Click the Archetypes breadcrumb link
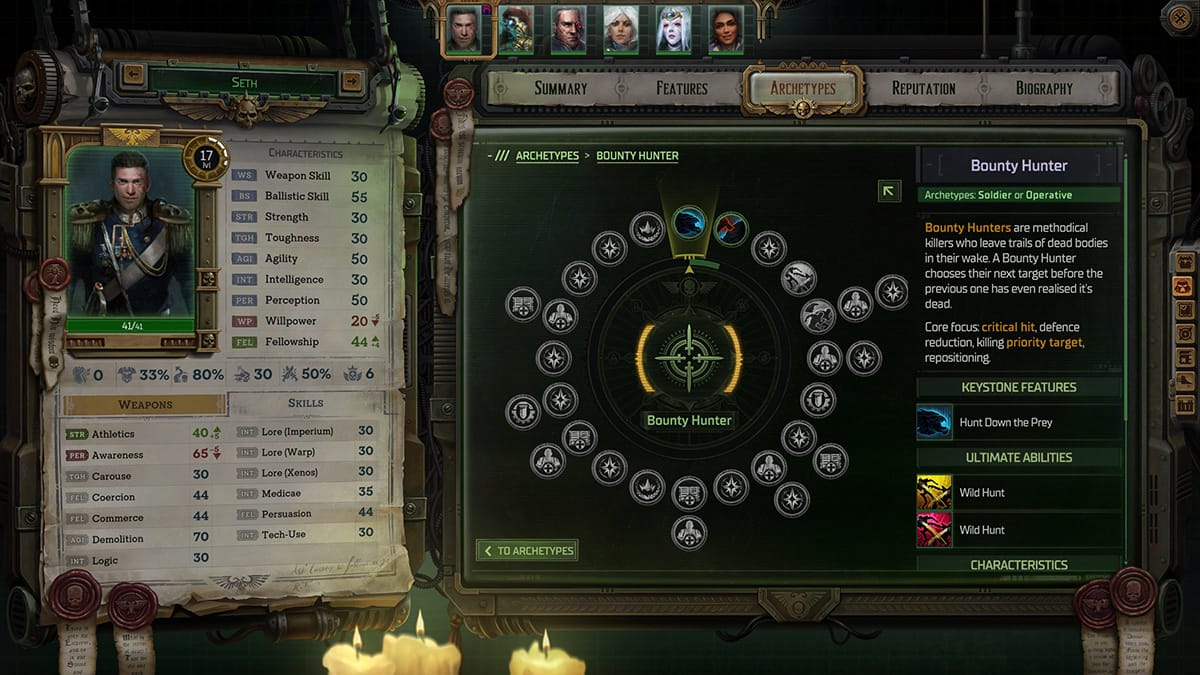Viewport: 1200px width, 675px height. (x=547, y=156)
